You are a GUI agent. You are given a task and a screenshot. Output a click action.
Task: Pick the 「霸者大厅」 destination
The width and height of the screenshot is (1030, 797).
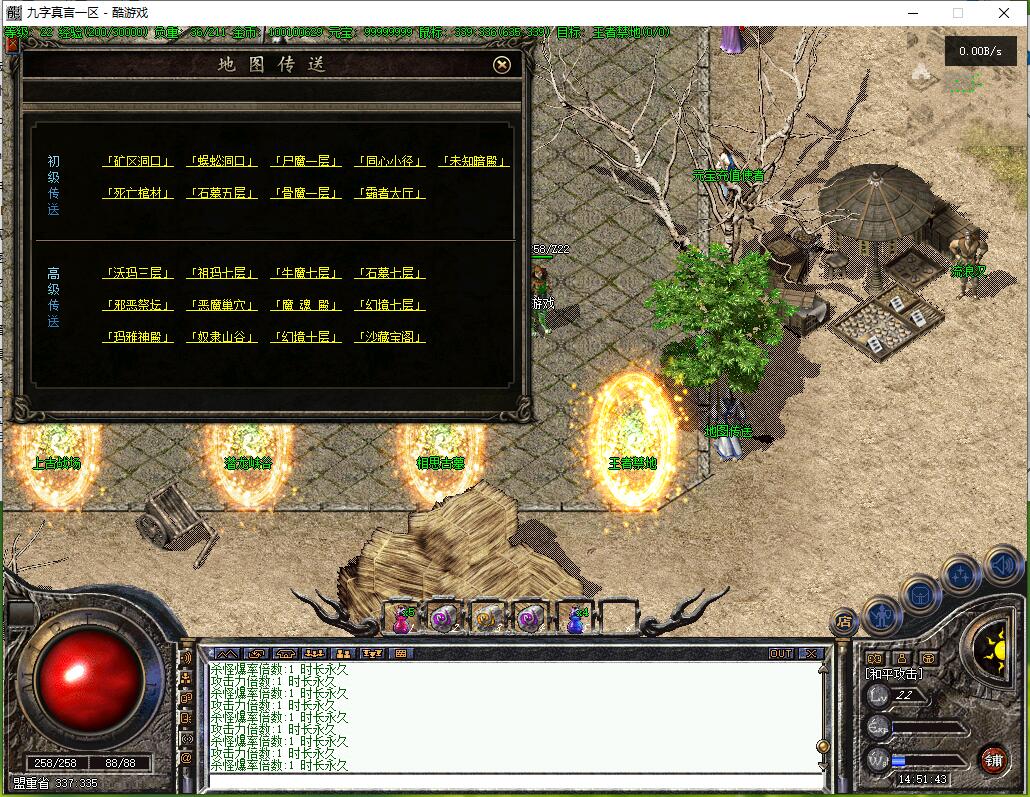389,193
